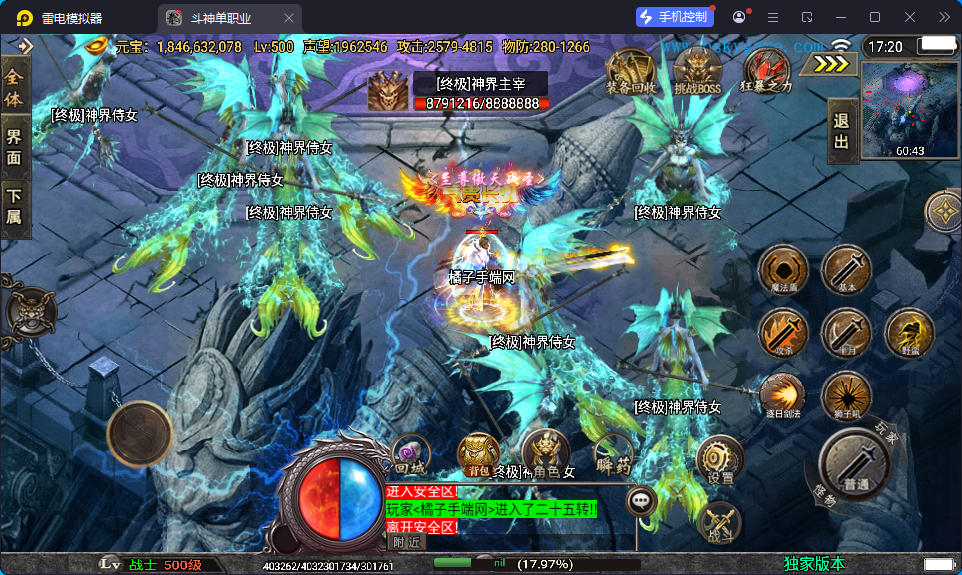Open the 装备回收 equipment recycle icon
The height and width of the screenshot is (575, 962).
[631, 71]
